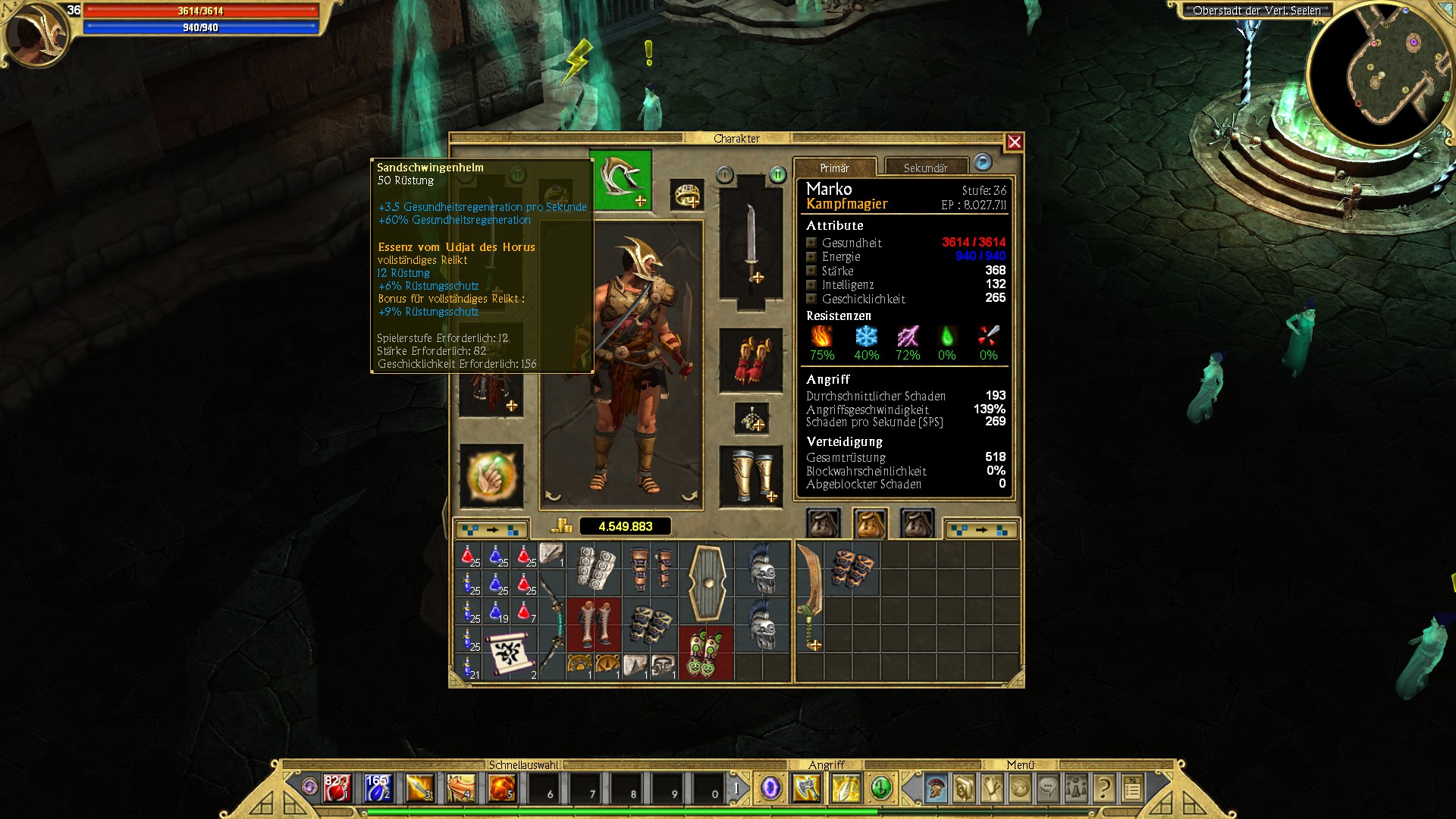Use the red health potion quickslot
This screenshot has width=1456, height=819.
[x=337, y=789]
